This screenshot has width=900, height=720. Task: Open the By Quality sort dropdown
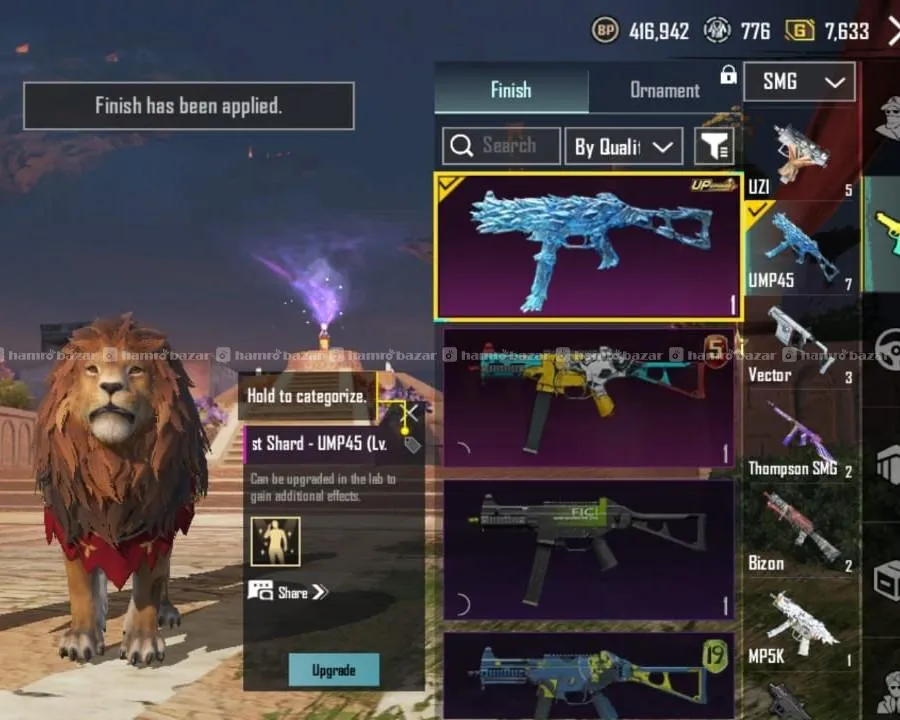[x=623, y=147]
